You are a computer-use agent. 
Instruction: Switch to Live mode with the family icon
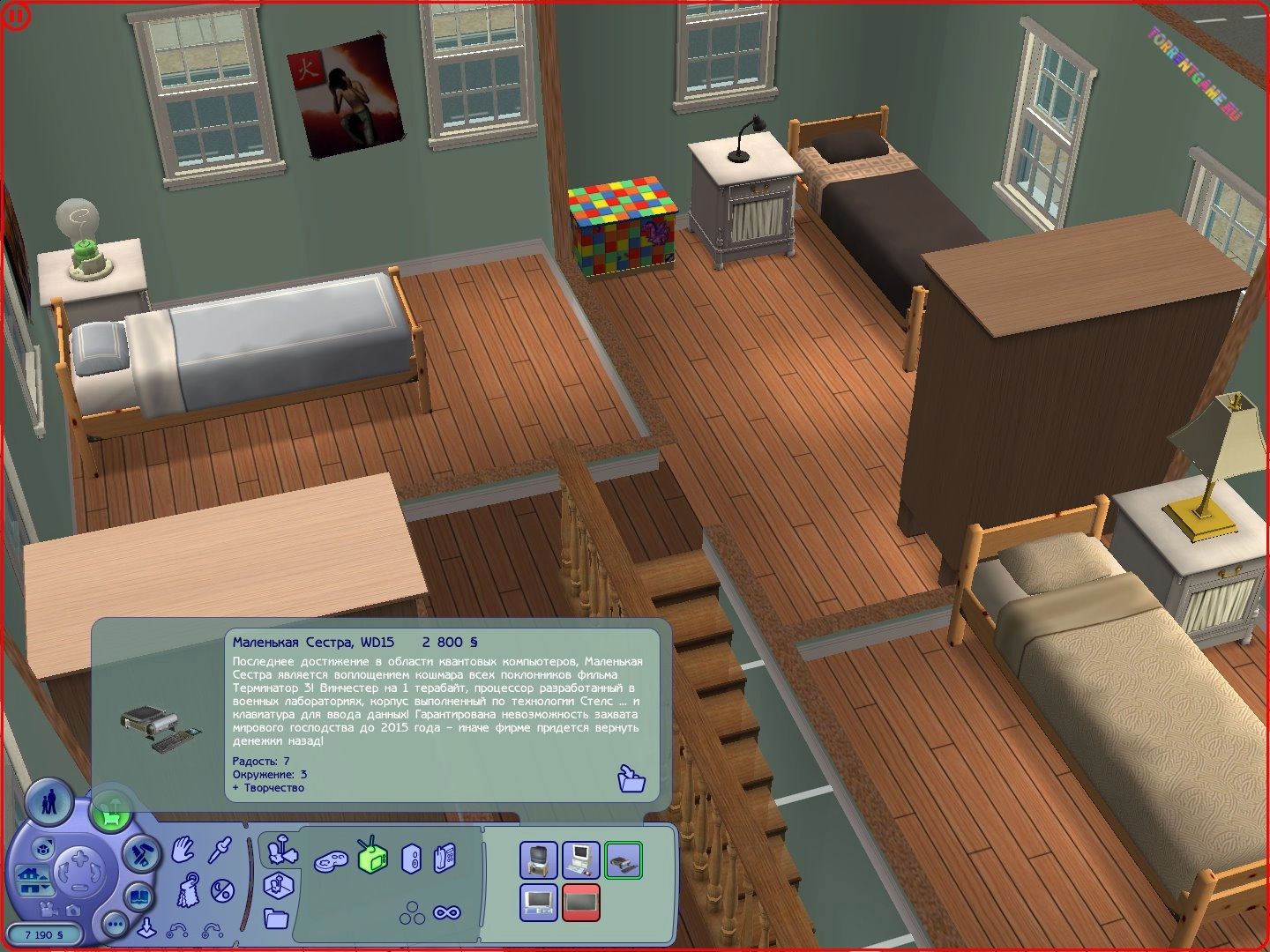(49, 803)
